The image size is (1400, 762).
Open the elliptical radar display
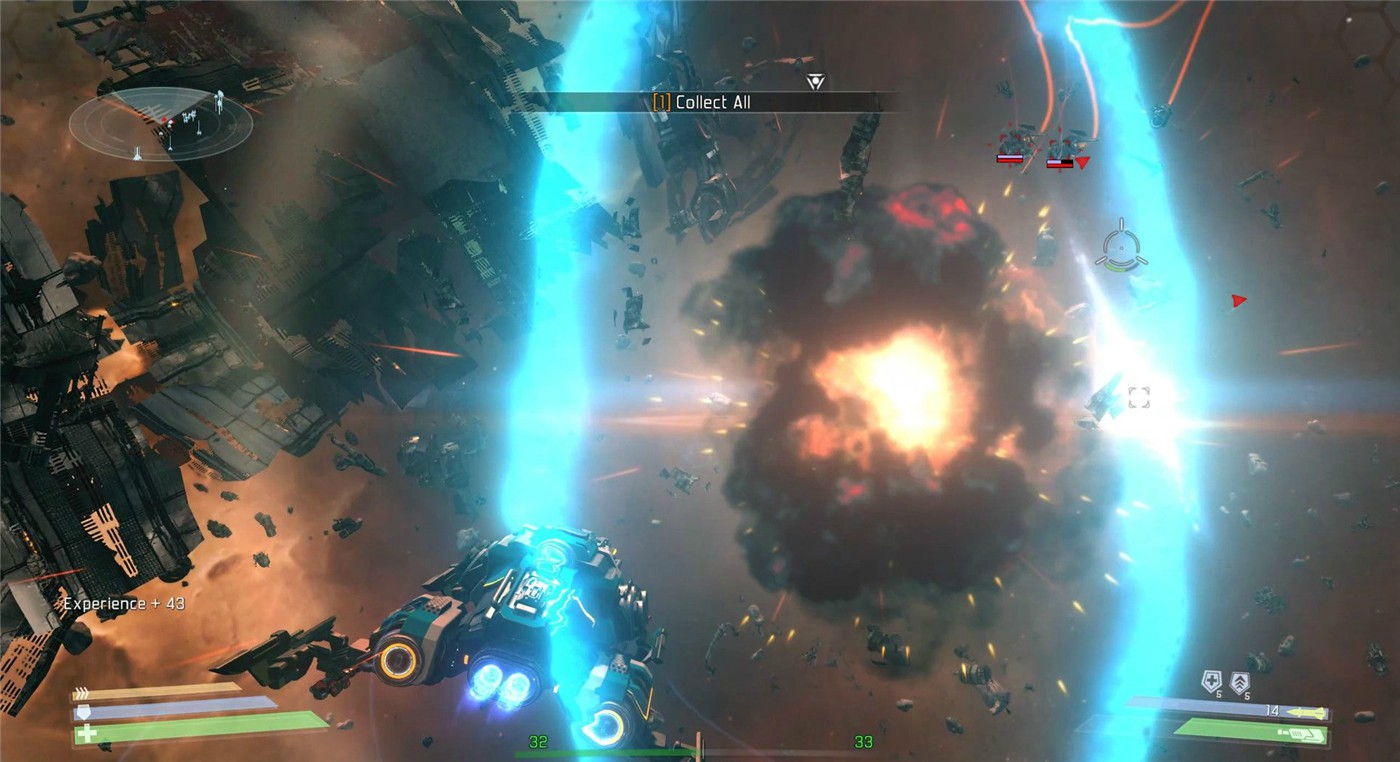(x=161, y=124)
